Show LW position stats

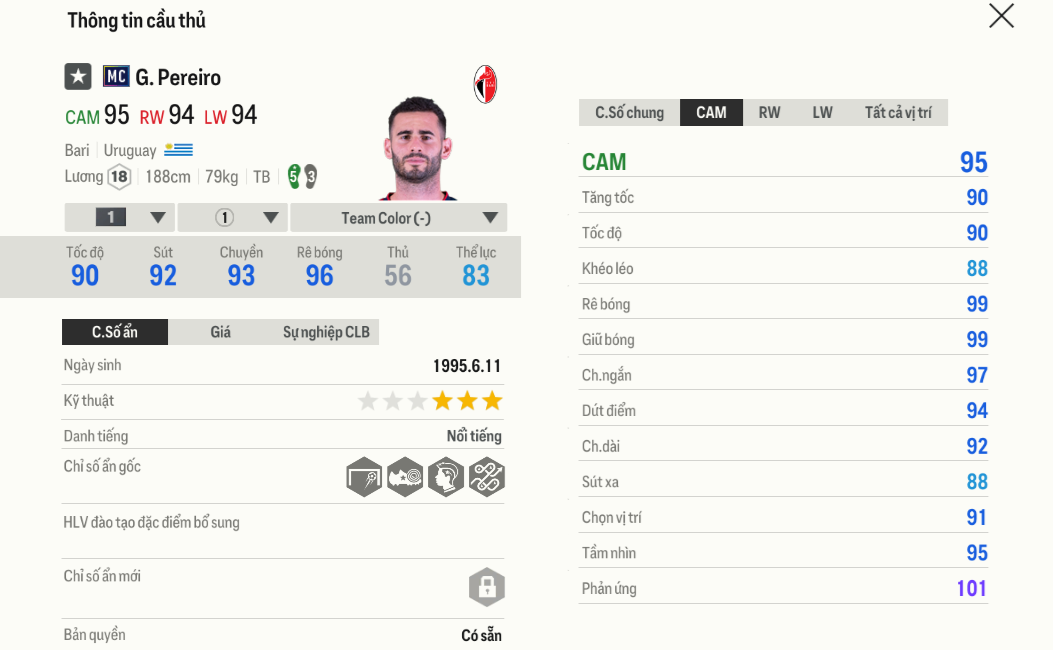tap(822, 112)
